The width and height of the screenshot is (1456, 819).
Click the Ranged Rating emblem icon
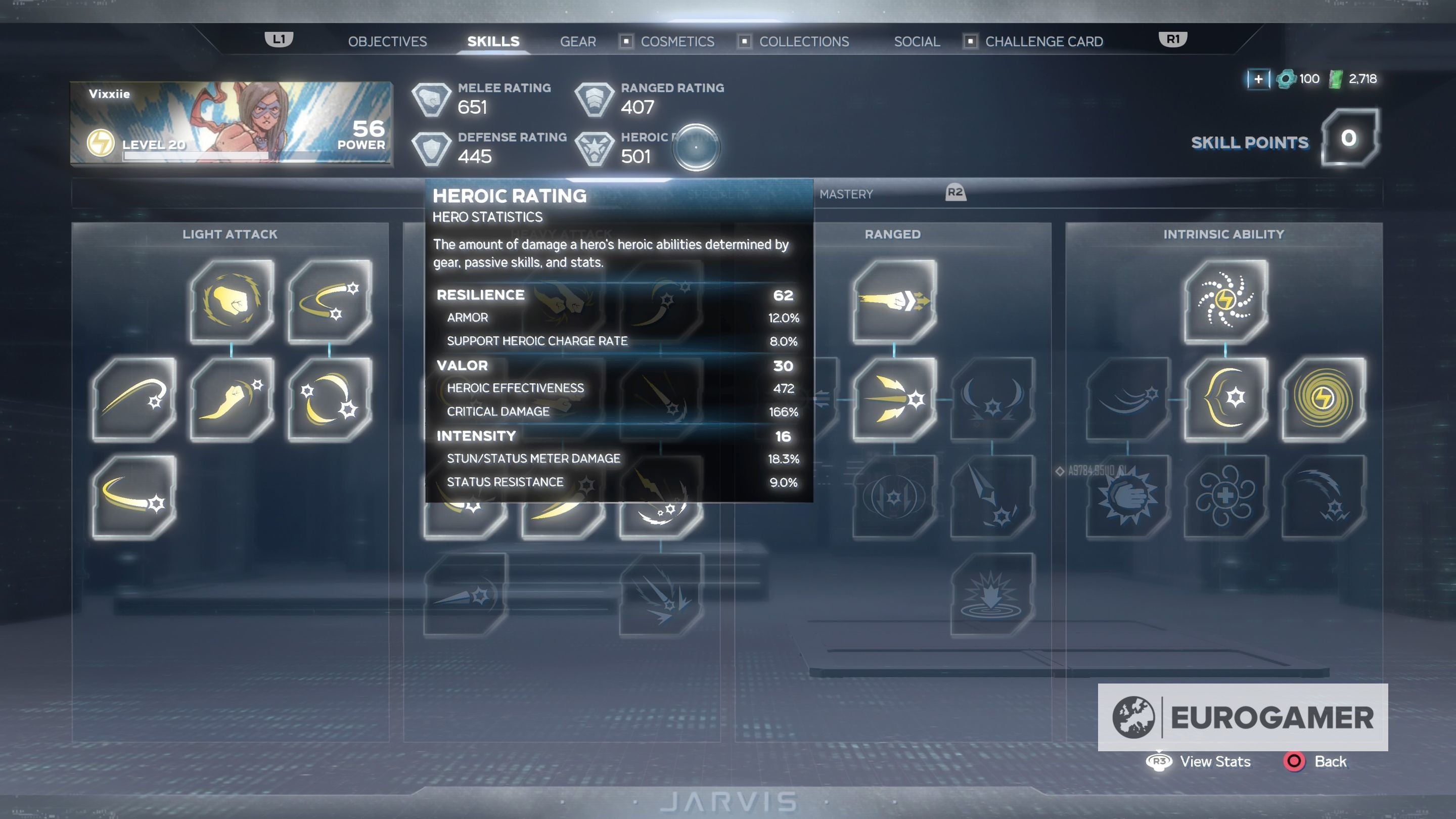tap(594, 100)
